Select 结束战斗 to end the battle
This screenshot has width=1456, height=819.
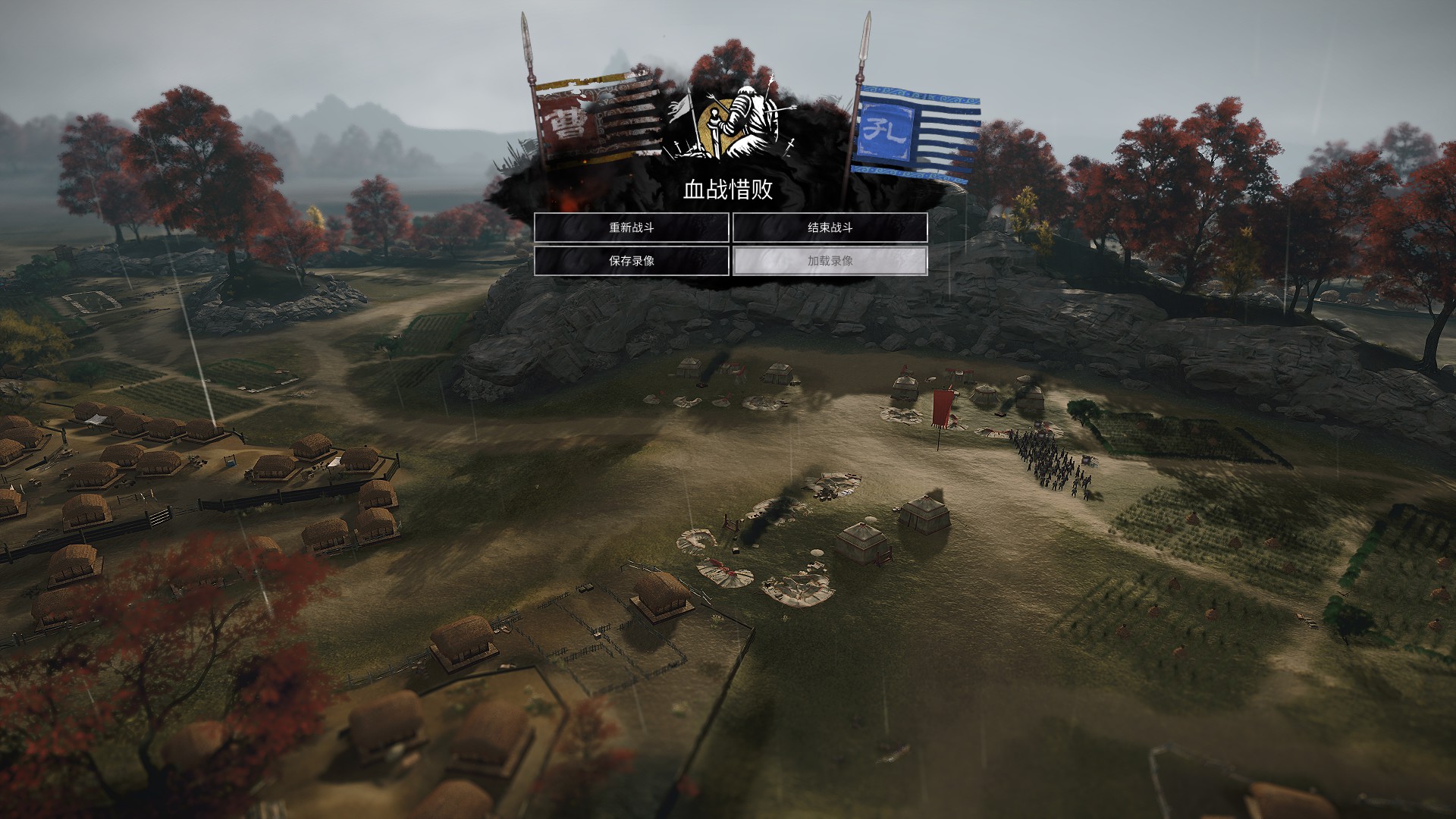click(x=830, y=227)
